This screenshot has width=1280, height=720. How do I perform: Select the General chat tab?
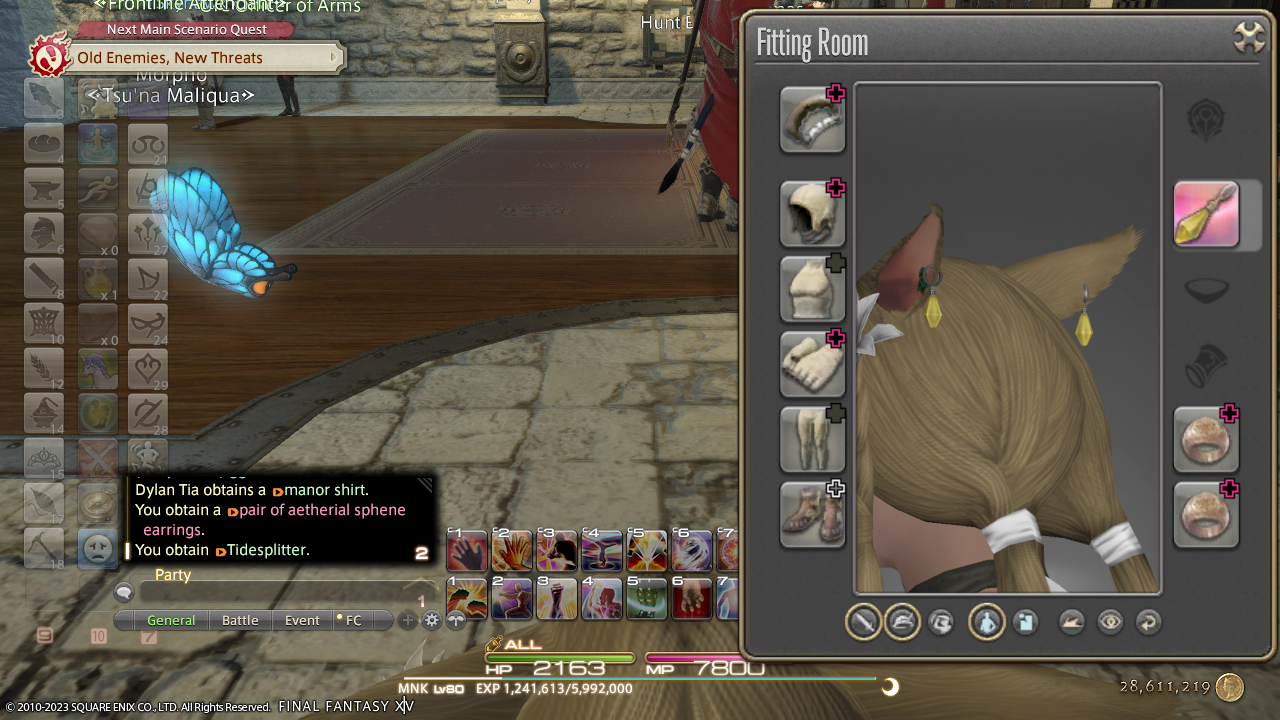coord(171,620)
